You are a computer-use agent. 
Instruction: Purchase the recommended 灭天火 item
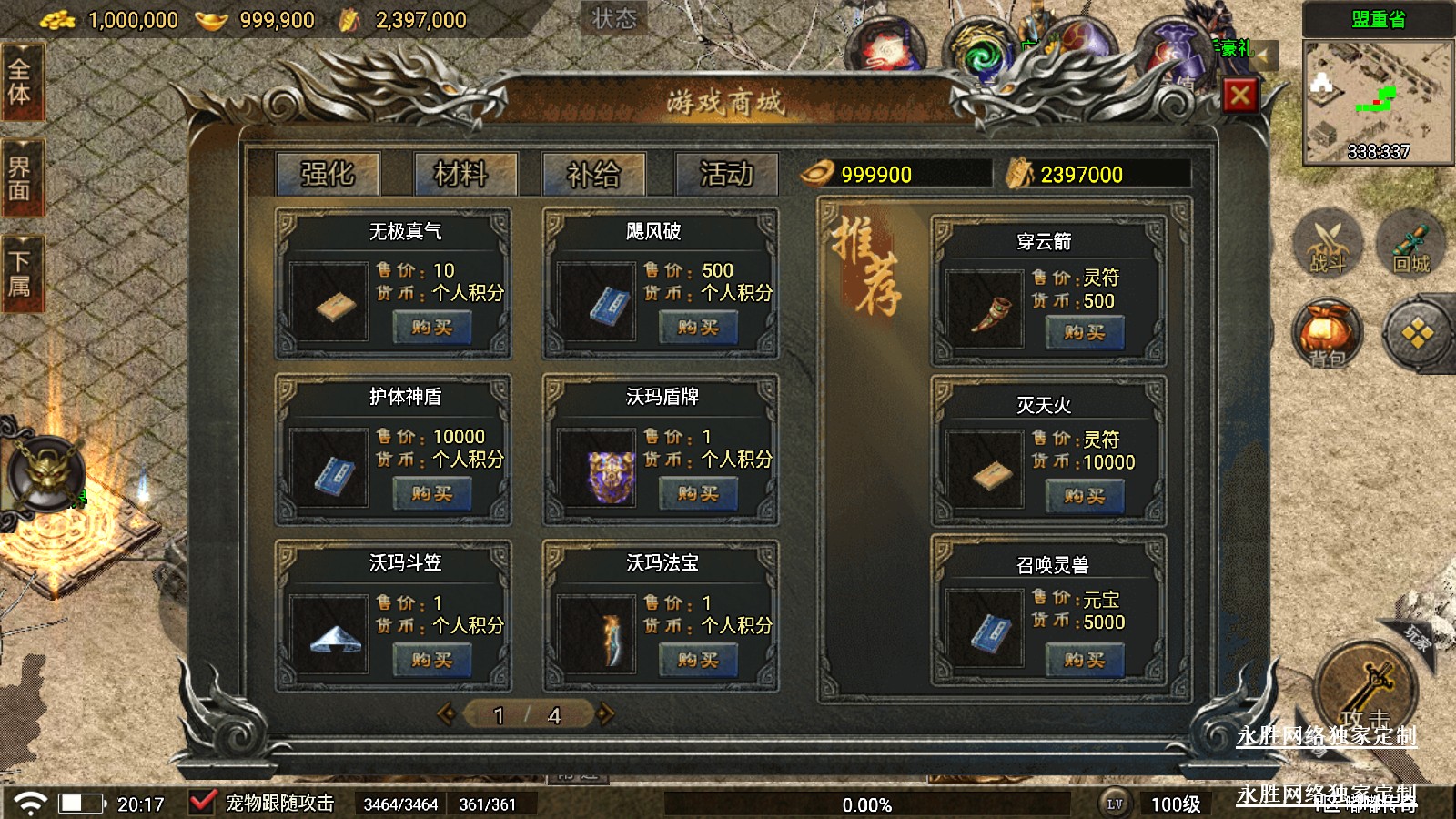point(1084,497)
